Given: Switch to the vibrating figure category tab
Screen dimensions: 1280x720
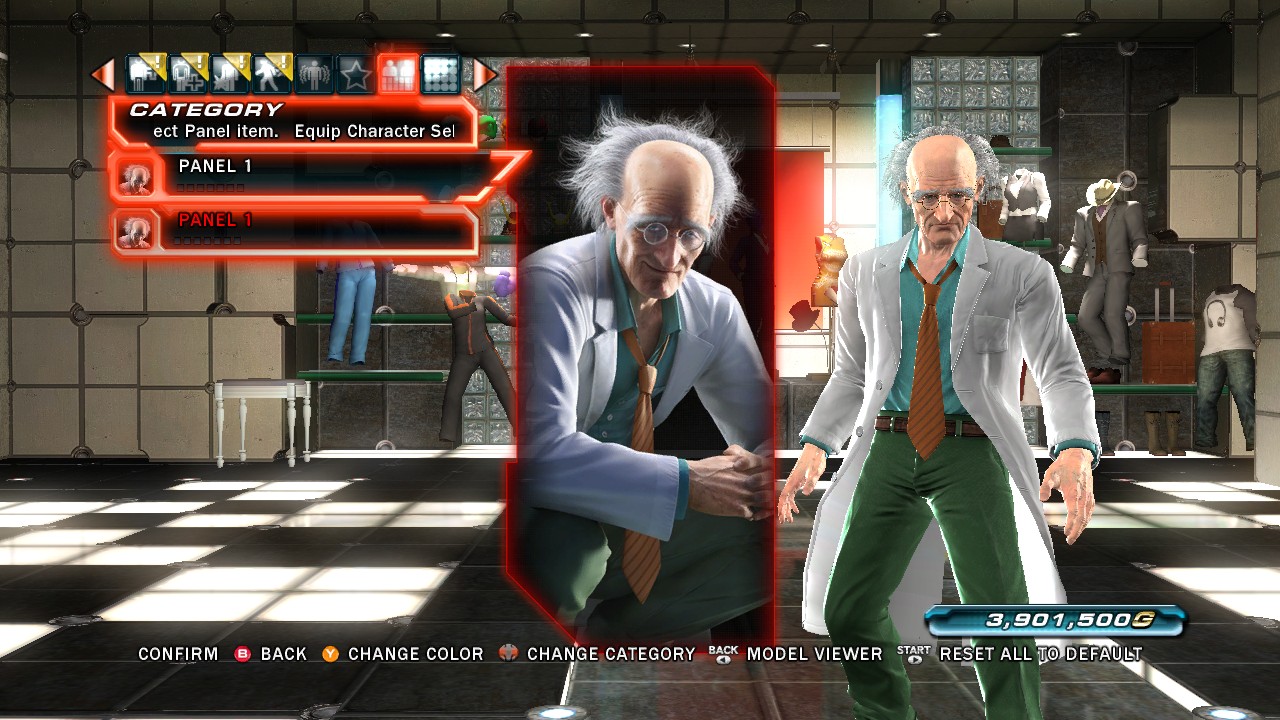Looking at the screenshot, I should 313,74.
